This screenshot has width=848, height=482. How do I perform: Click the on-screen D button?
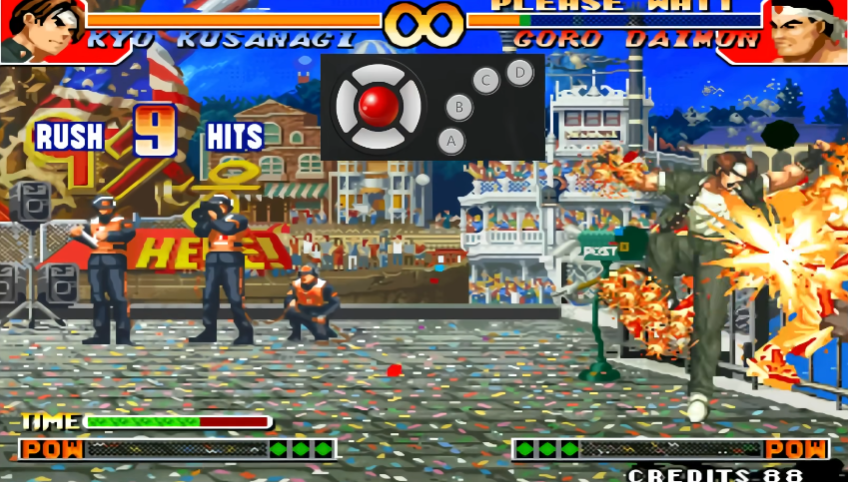click(x=518, y=71)
